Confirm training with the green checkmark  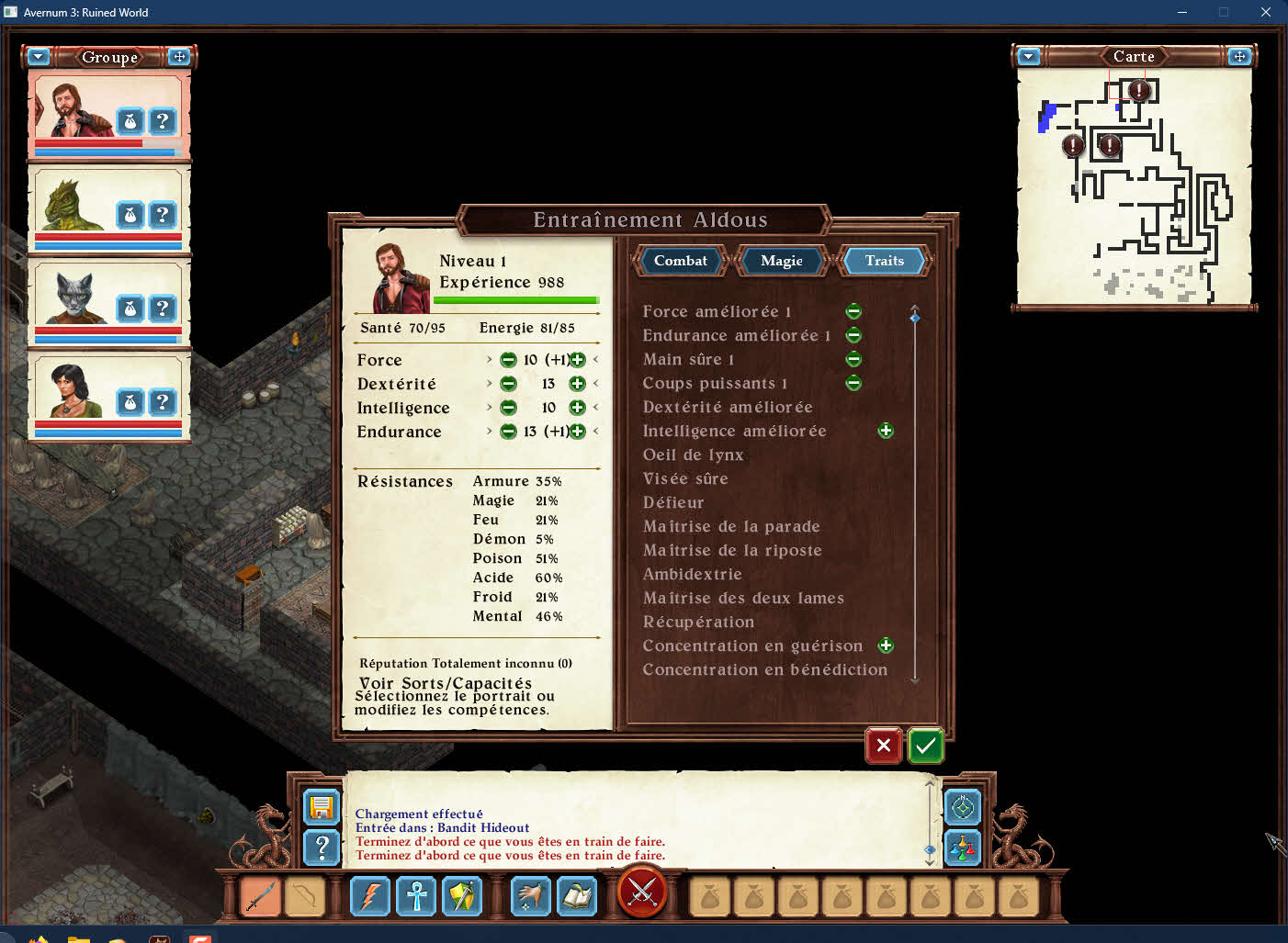tap(925, 746)
